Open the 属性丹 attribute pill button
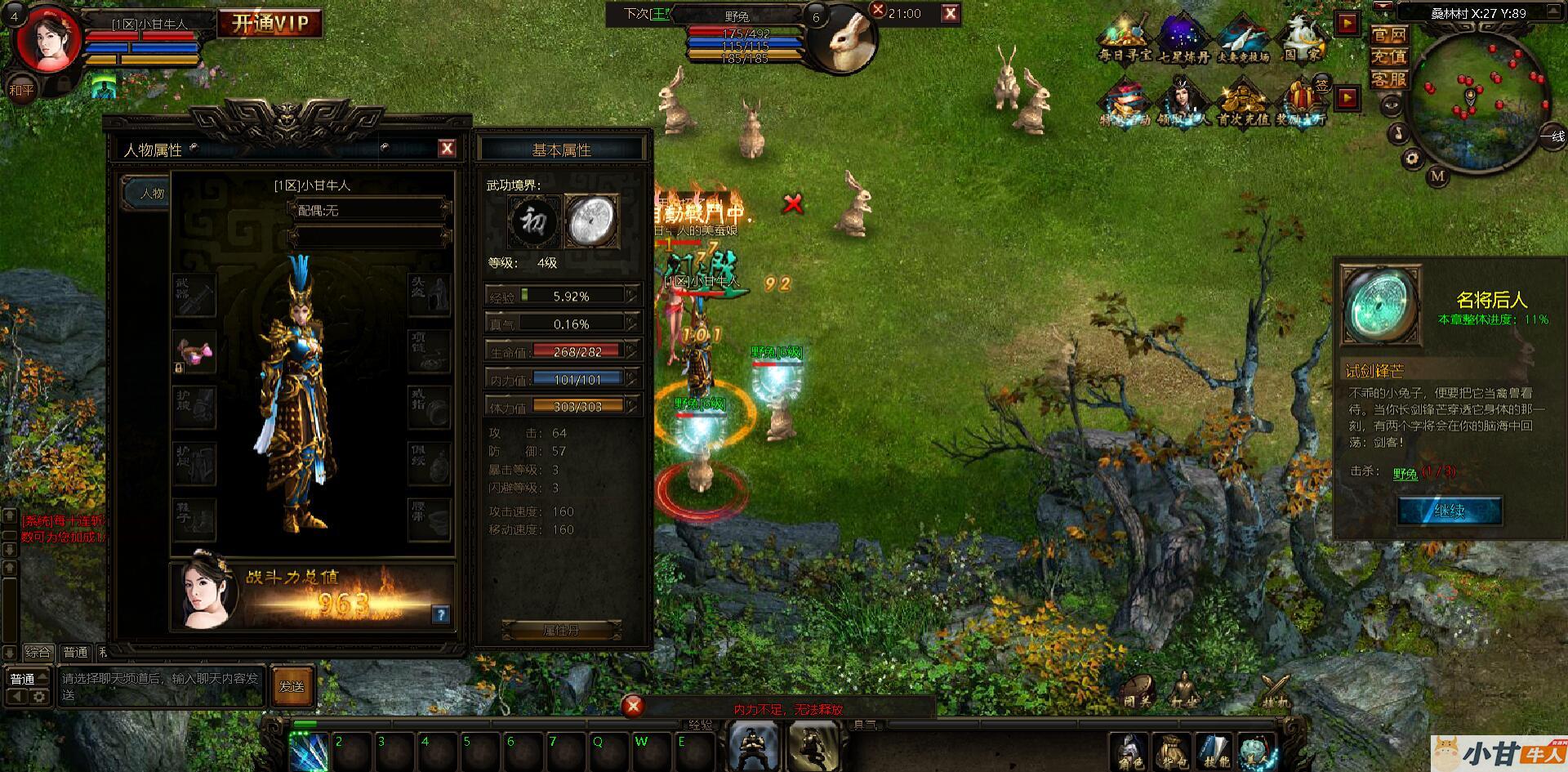The width and height of the screenshot is (1568, 772). [561, 631]
